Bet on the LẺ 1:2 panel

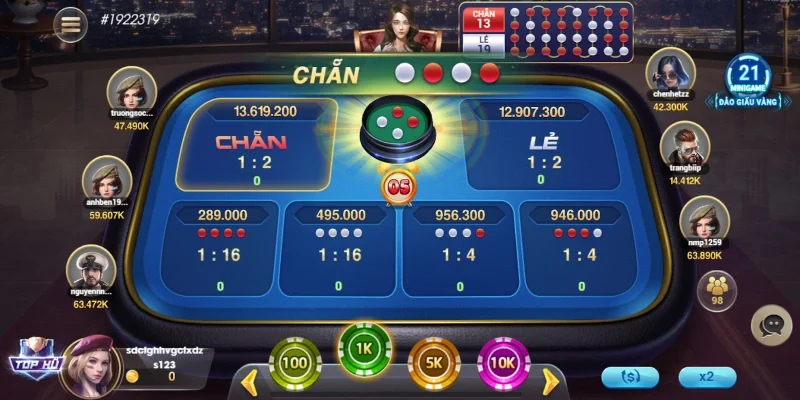(x=544, y=146)
